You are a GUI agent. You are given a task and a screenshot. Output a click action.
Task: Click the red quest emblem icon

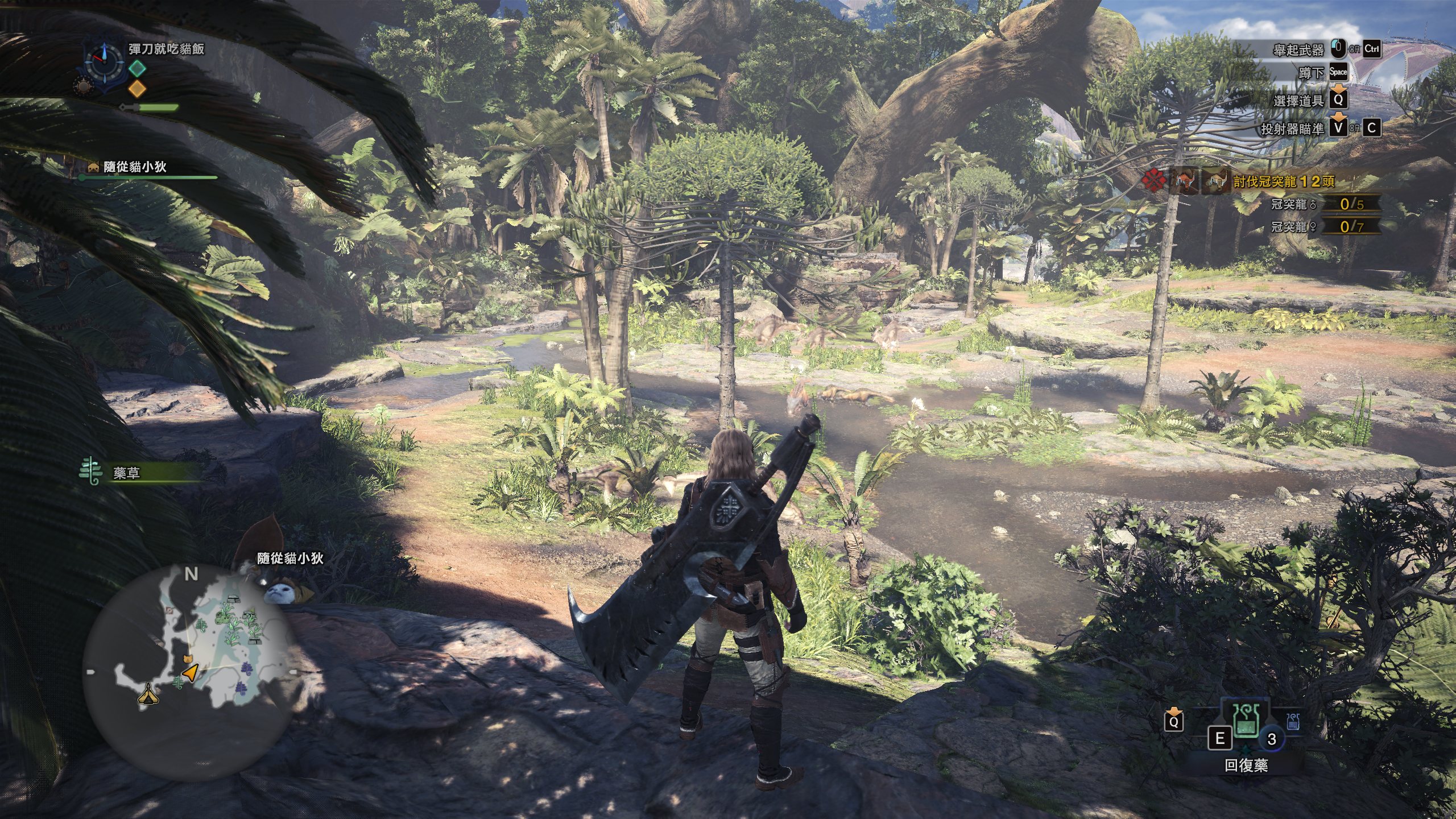[1154, 182]
